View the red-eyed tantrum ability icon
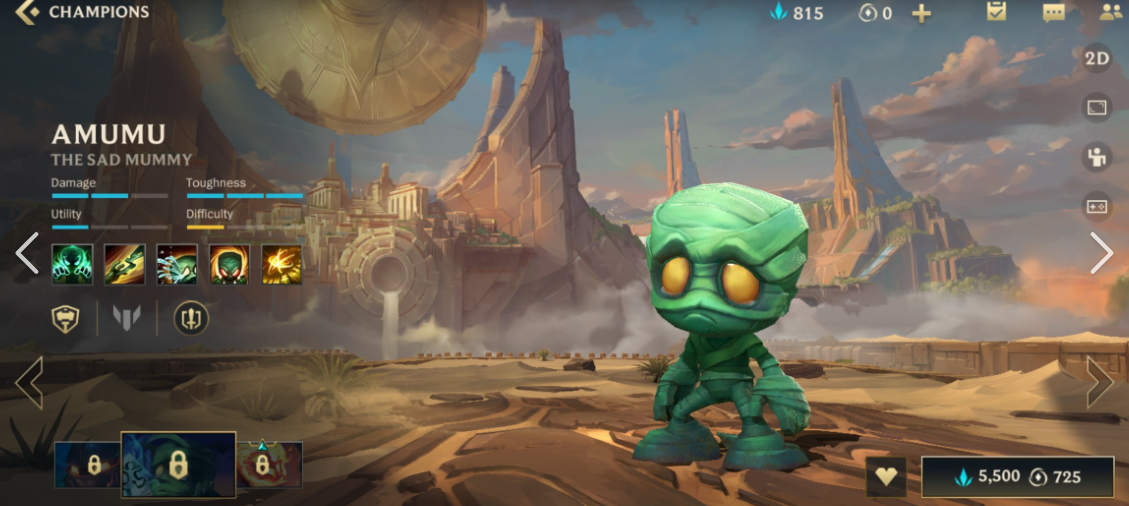The height and width of the screenshot is (506, 1129). (229, 265)
